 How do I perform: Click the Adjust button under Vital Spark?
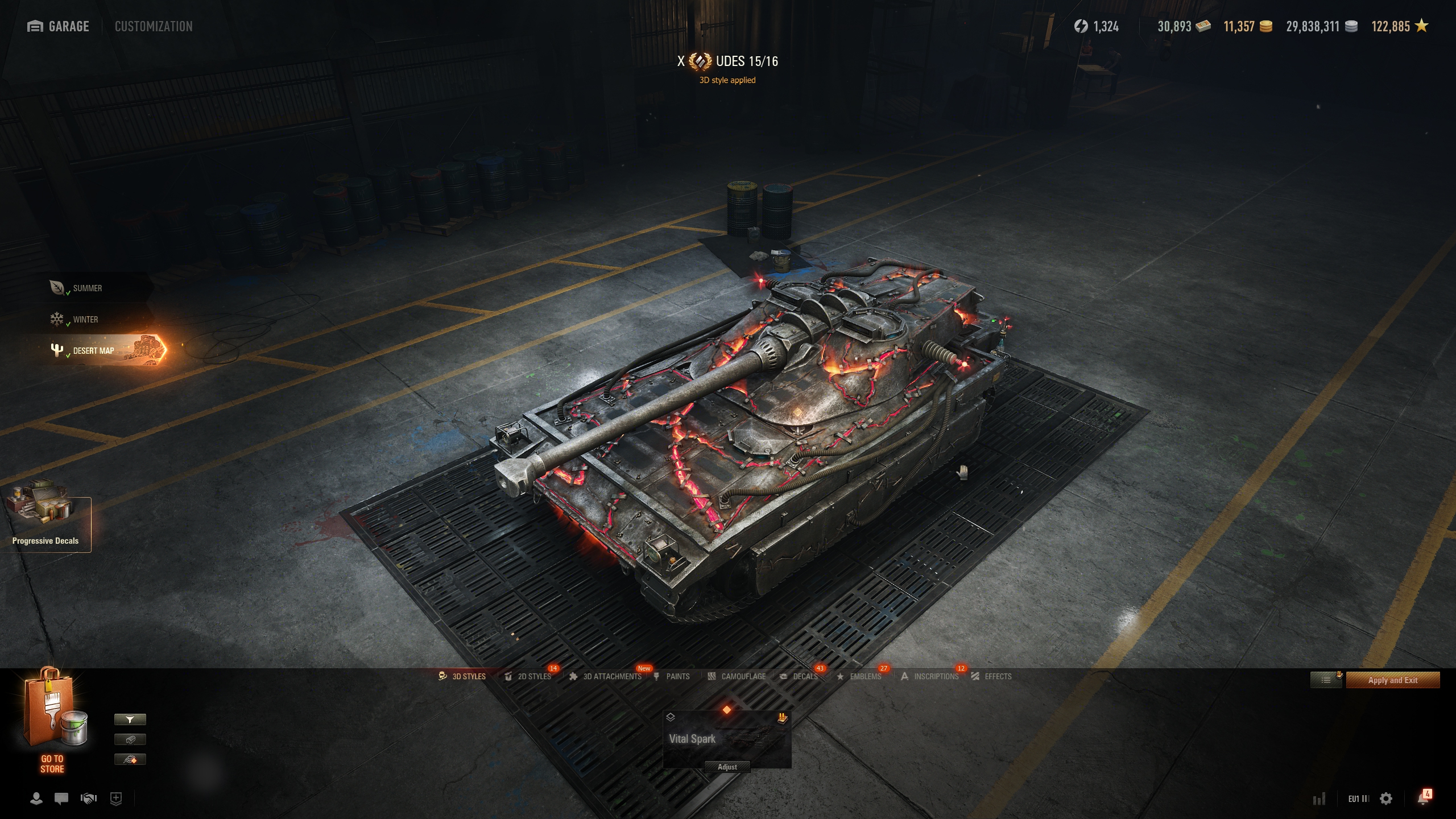tap(727, 767)
